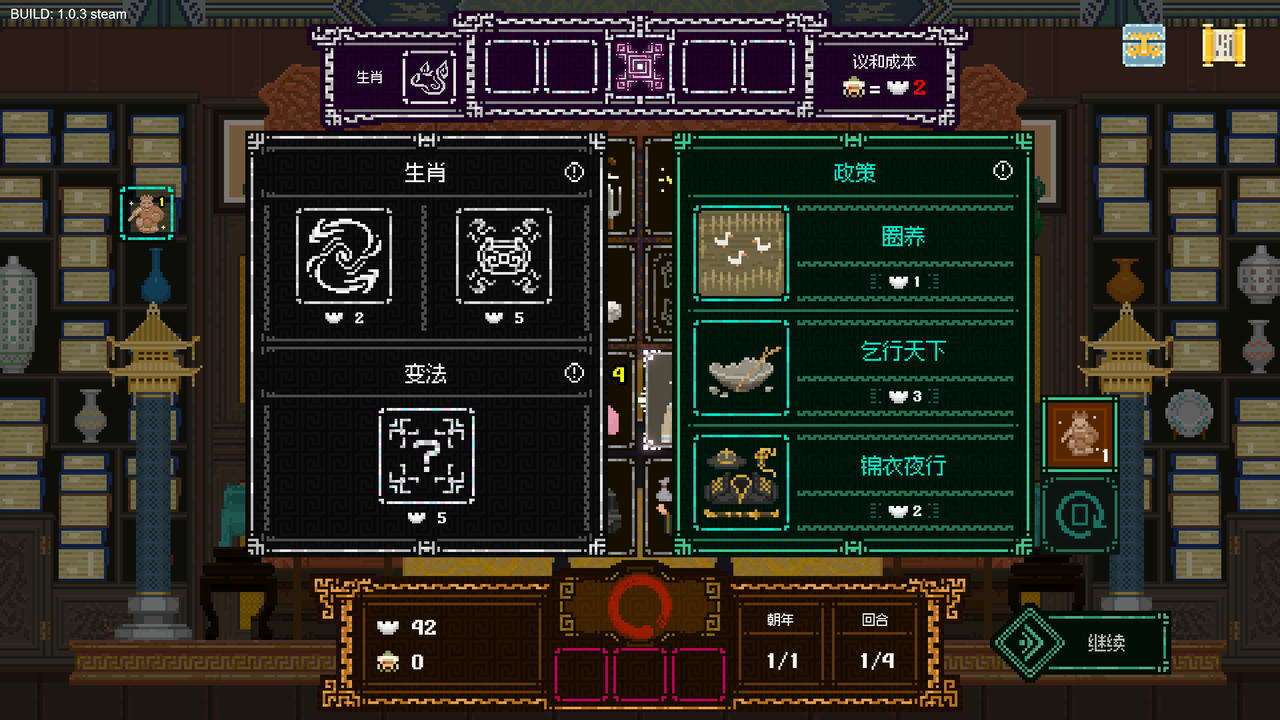The height and width of the screenshot is (720, 1280).
Task: Open the info icon on the 生肖 panel
Action: (x=573, y=171)
